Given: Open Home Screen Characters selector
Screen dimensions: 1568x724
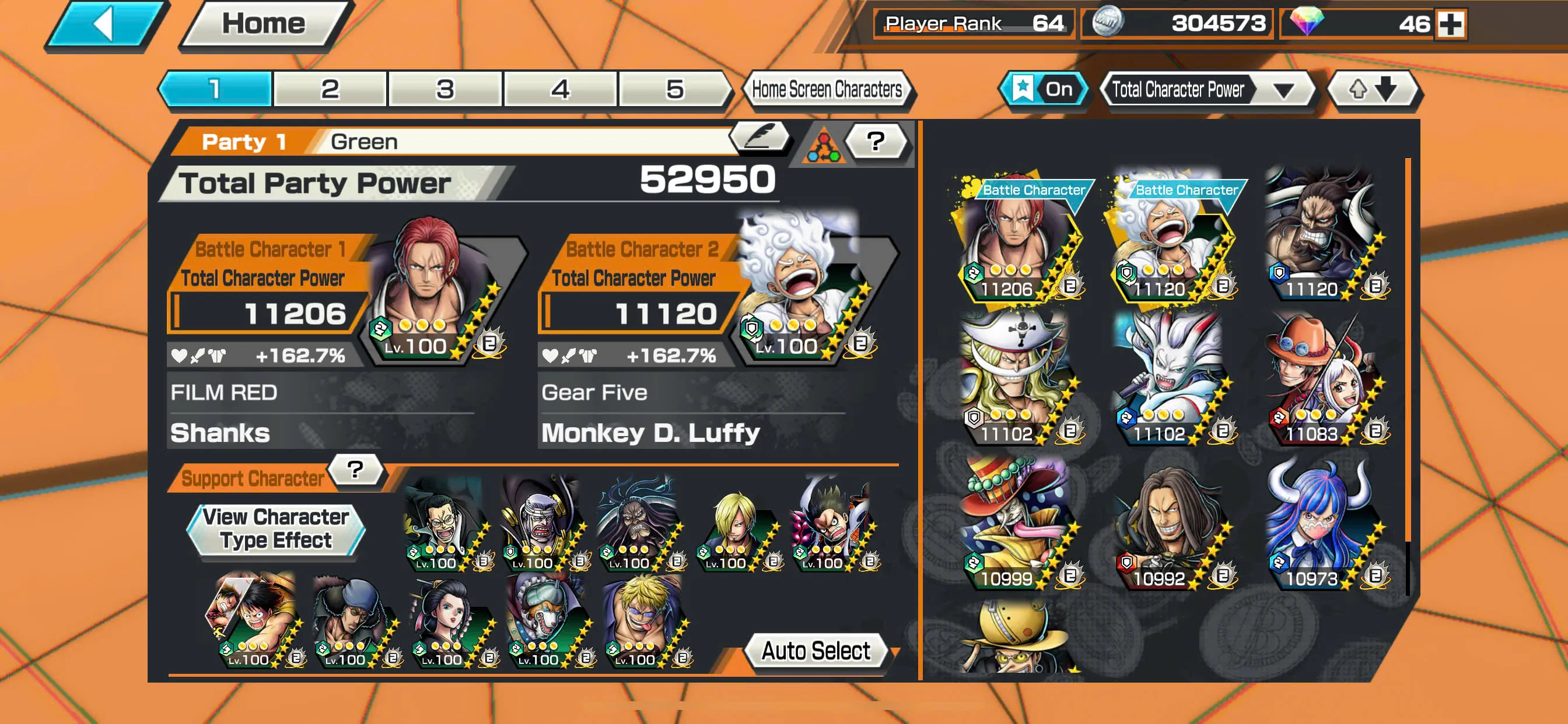Looking at the screenshot, I should point(829,89).
